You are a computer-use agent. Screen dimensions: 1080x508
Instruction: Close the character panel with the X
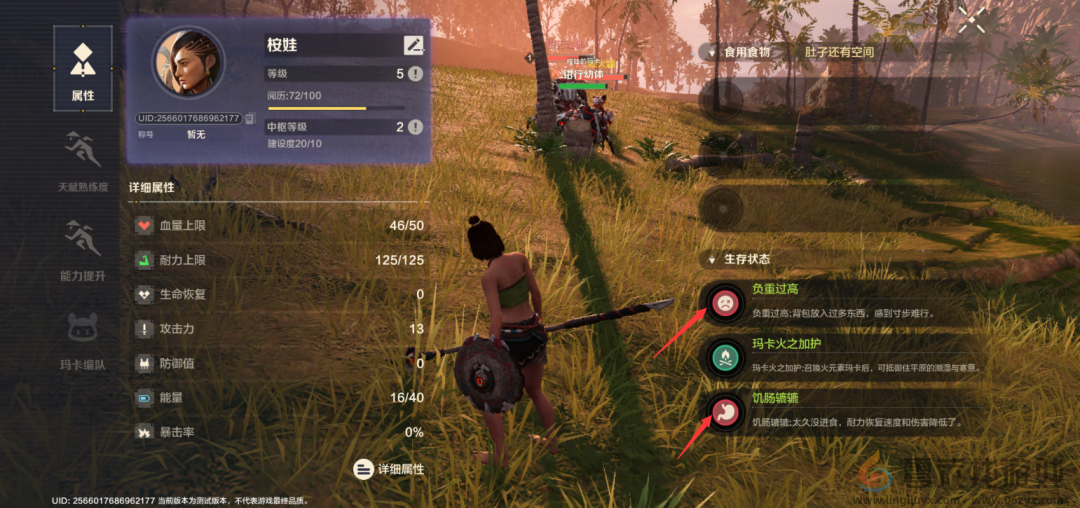point(971,21)
